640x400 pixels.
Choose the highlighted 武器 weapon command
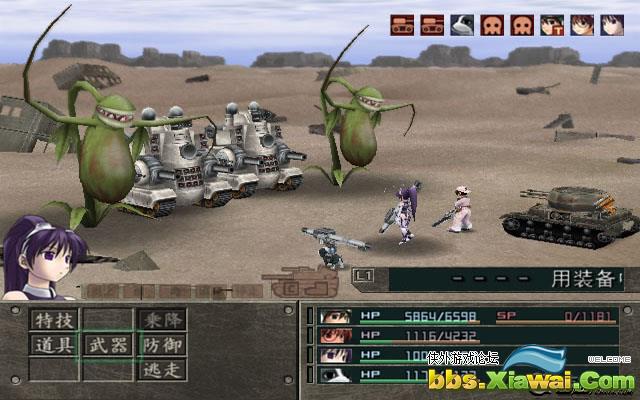[x=107, y=346]
